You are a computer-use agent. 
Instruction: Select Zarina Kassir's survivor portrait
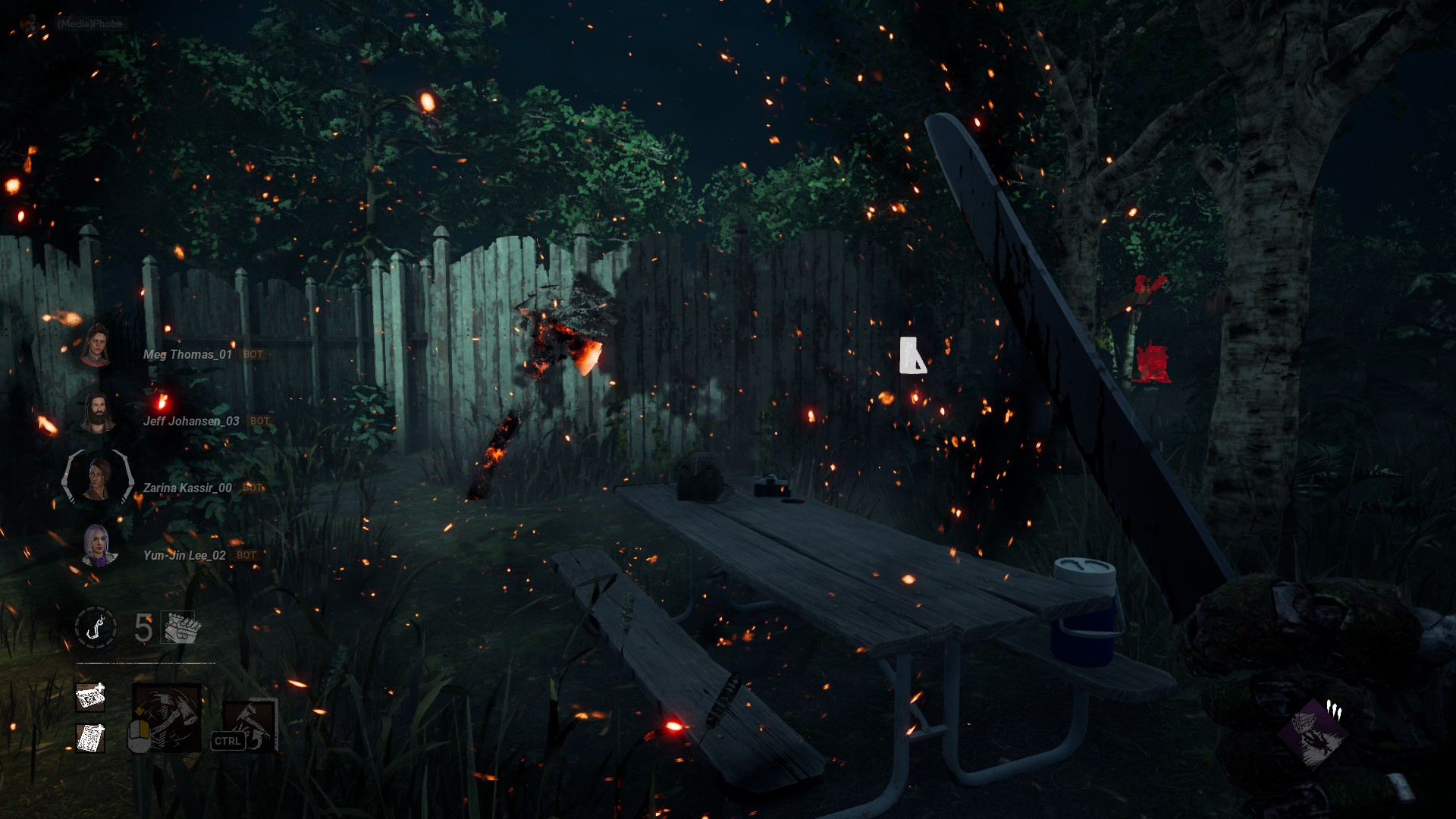pos(97,479)
